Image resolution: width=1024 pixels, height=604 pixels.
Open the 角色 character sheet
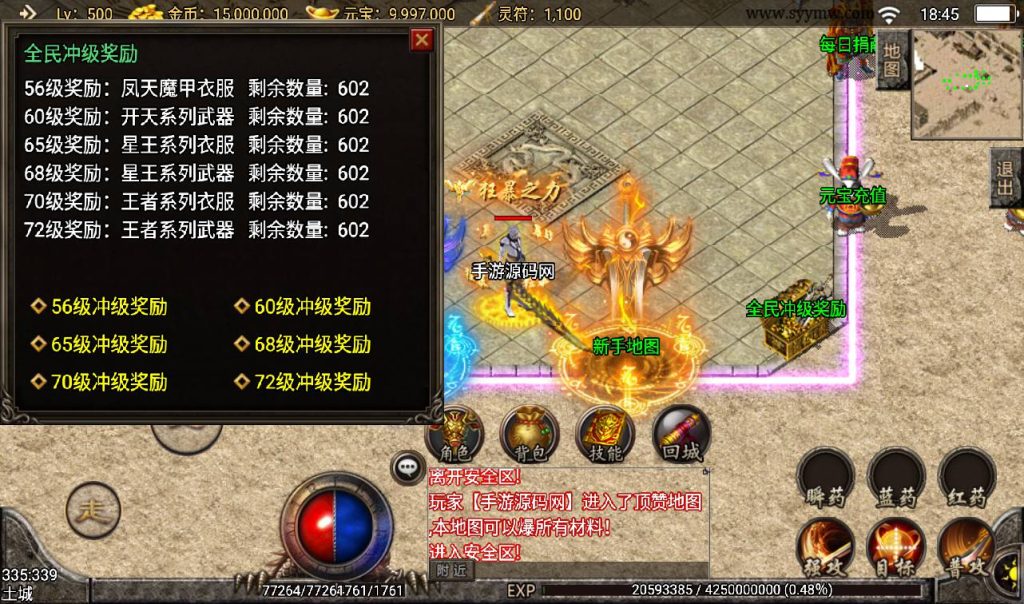tap(455, 434)
